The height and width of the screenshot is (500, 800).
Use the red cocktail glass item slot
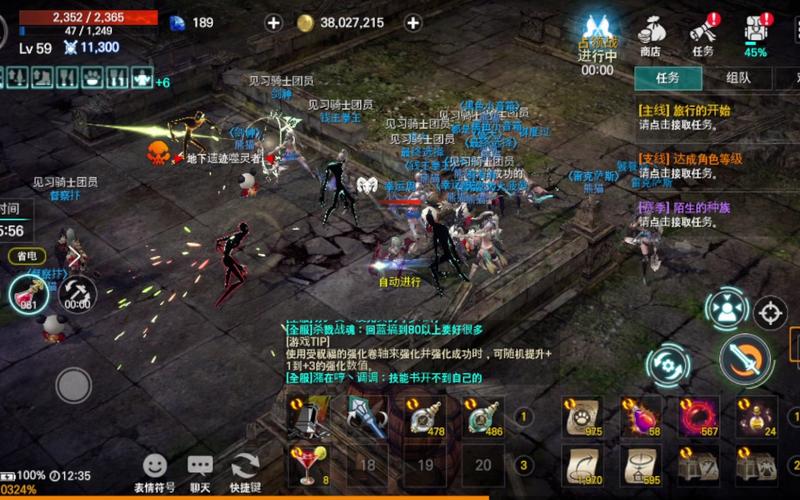309,463
